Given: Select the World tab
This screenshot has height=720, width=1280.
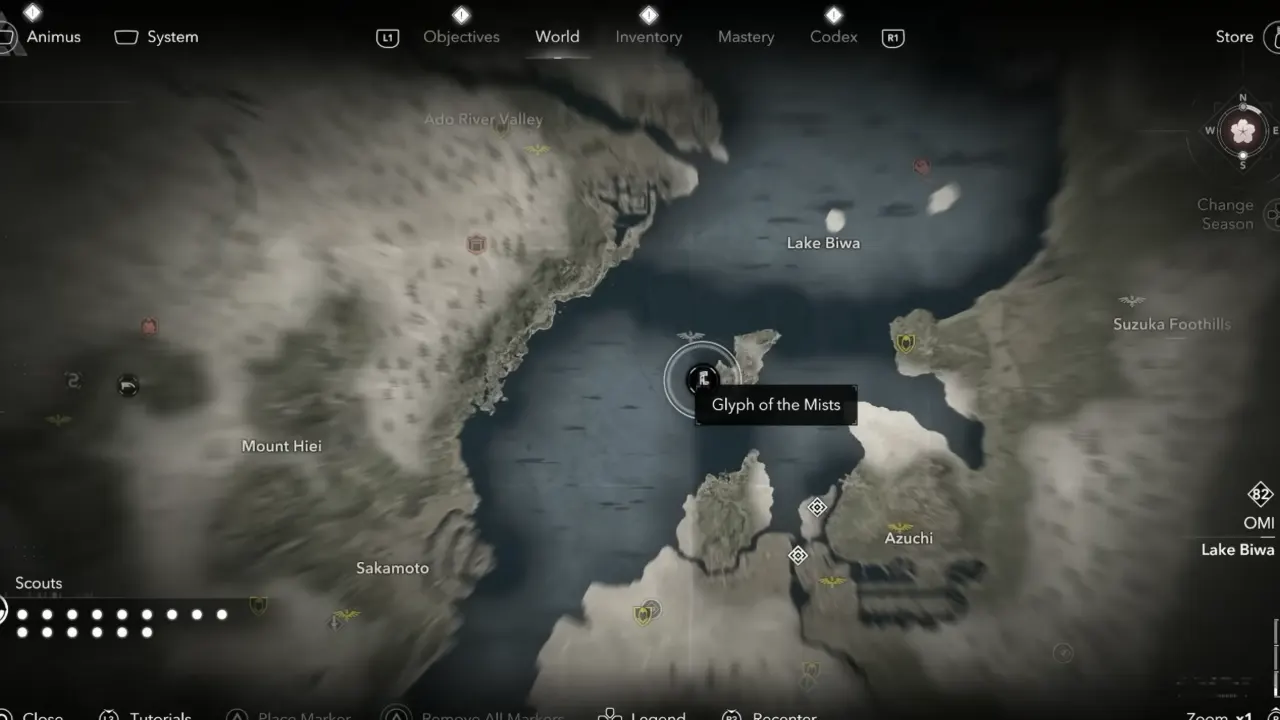Looking at the screenshot, I should pos(557,37).
